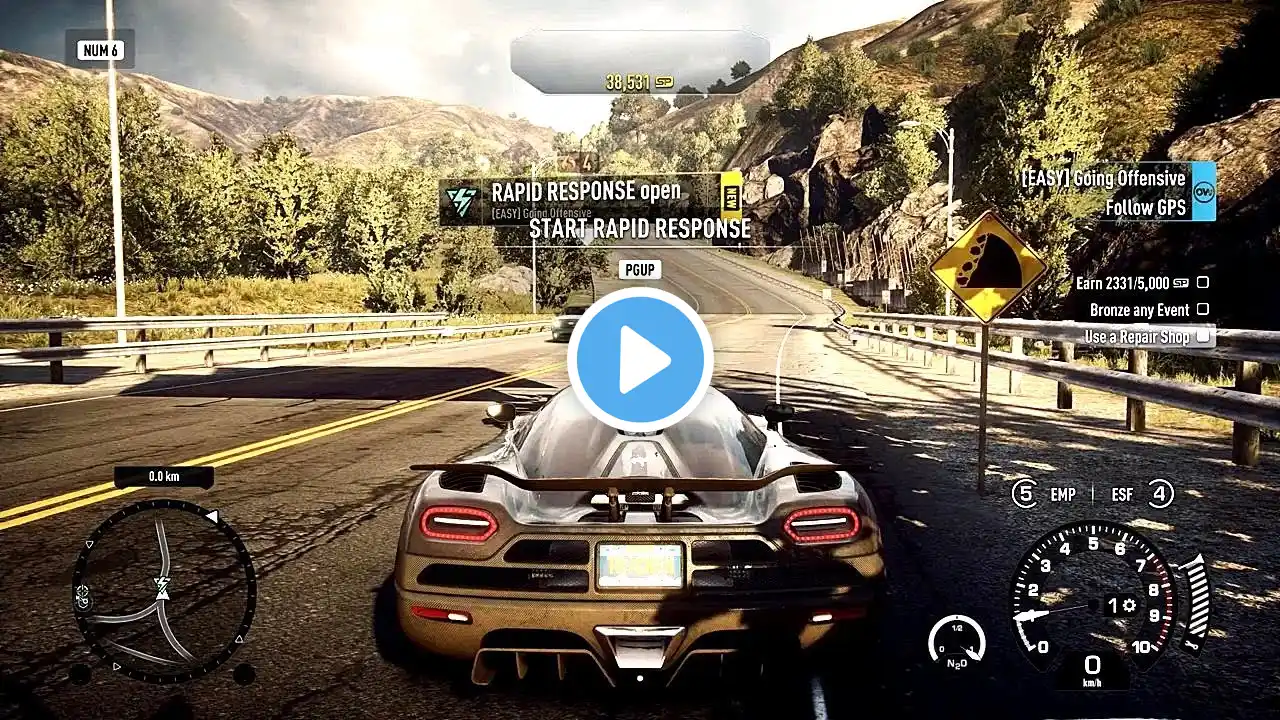
Task: Tick the Earn 2331/5,000 SP objective box
Action: (1203, 283)
